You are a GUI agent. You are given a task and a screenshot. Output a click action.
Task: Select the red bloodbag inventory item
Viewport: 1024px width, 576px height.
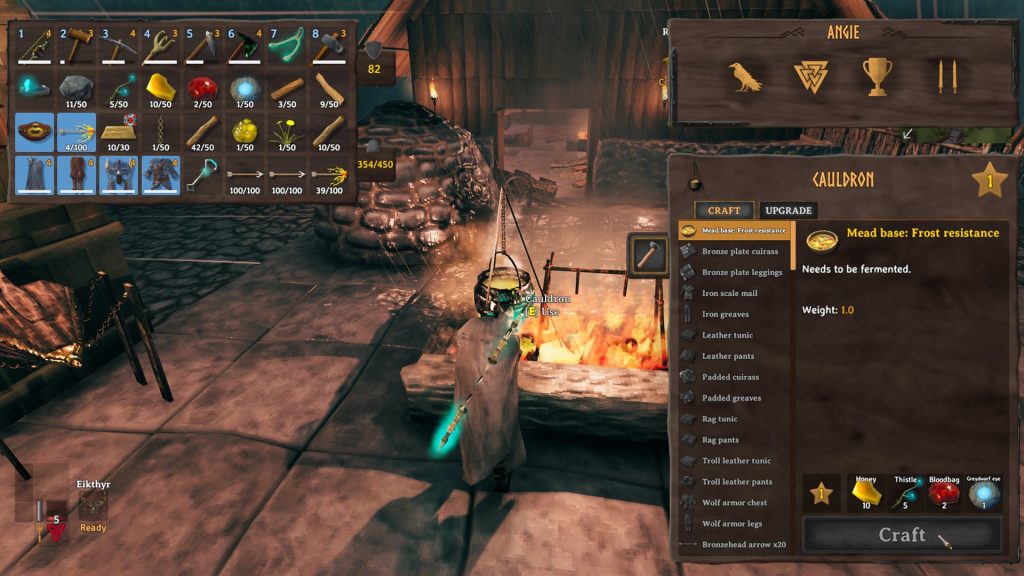coord(203,89)
